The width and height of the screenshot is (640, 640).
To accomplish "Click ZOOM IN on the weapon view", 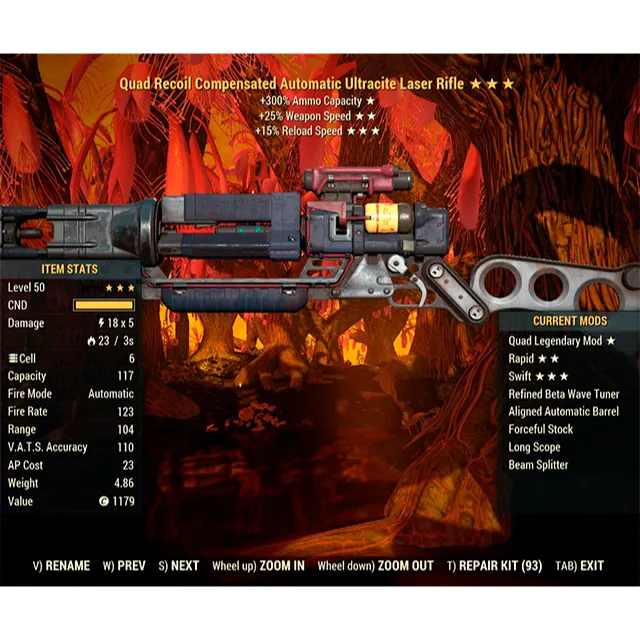I will tap(258, 566).
